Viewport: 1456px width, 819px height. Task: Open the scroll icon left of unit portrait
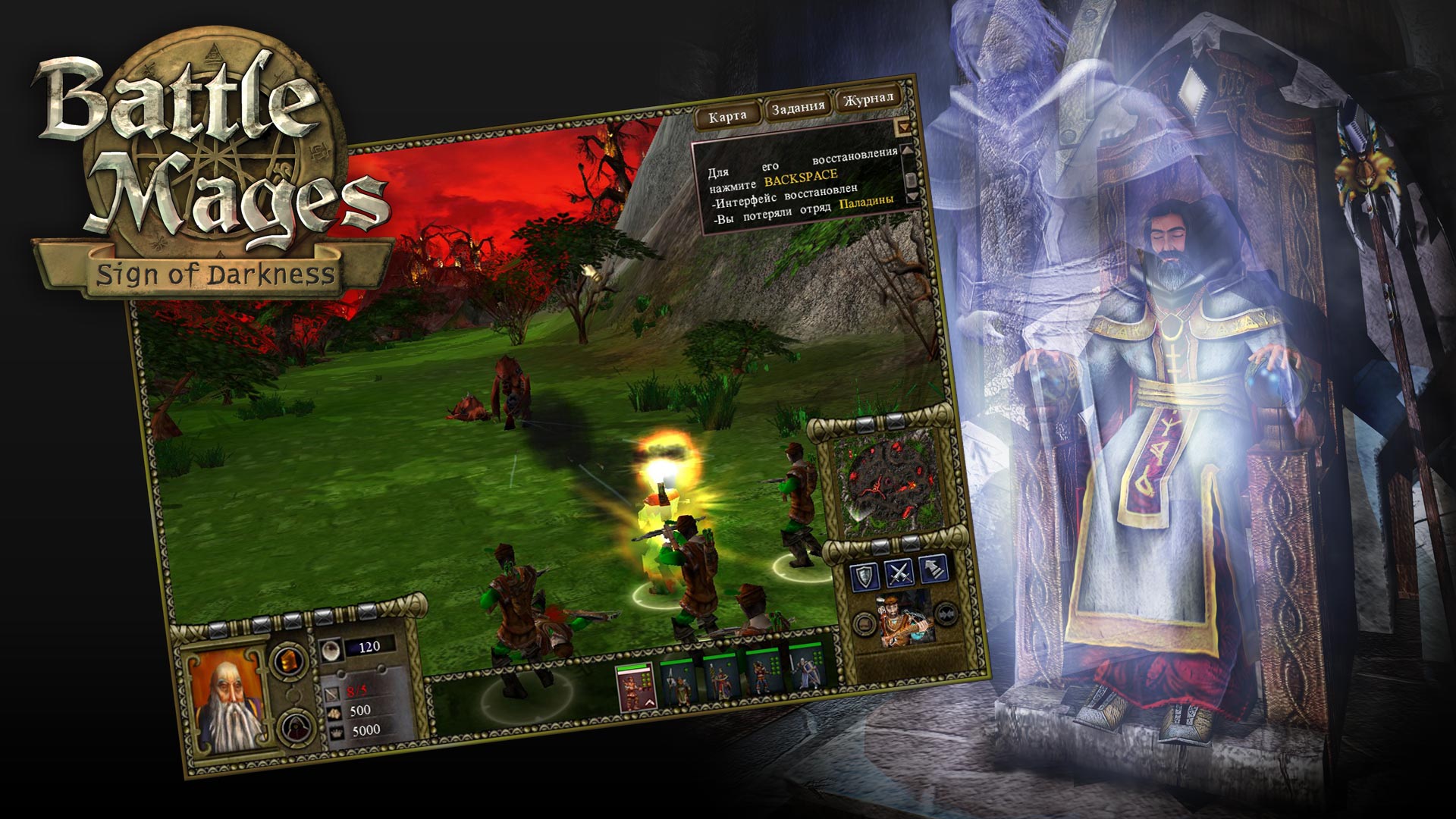tap(864, 623)
